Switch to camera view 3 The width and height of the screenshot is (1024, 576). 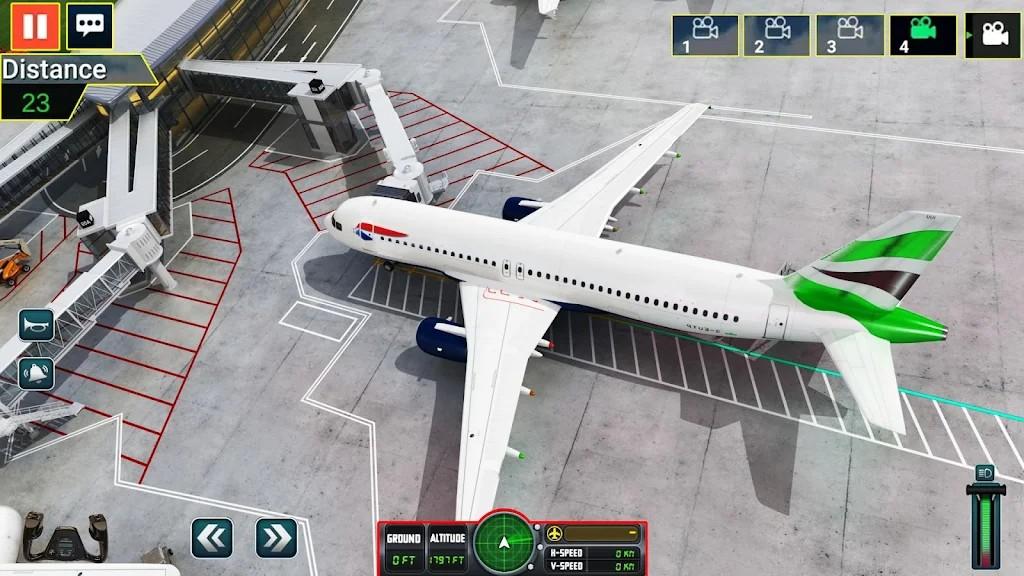(x=849, y=35)
